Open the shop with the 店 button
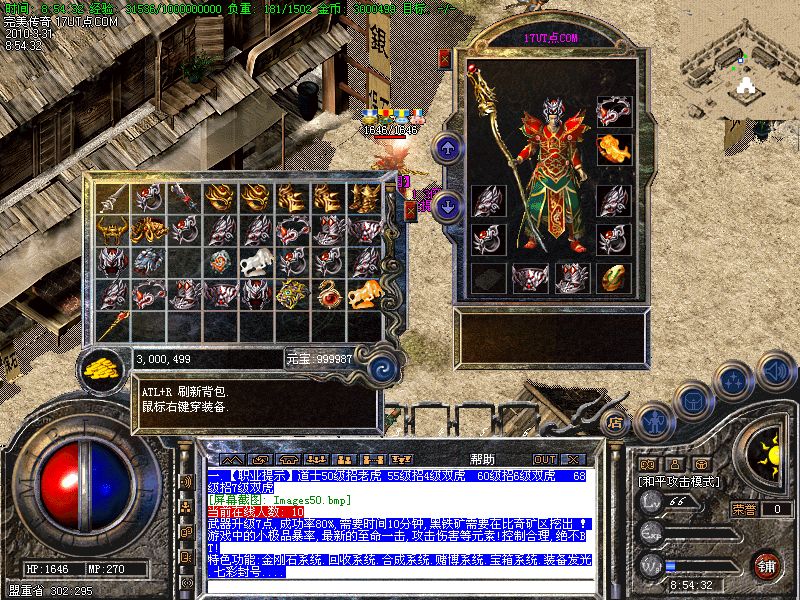 615,421
